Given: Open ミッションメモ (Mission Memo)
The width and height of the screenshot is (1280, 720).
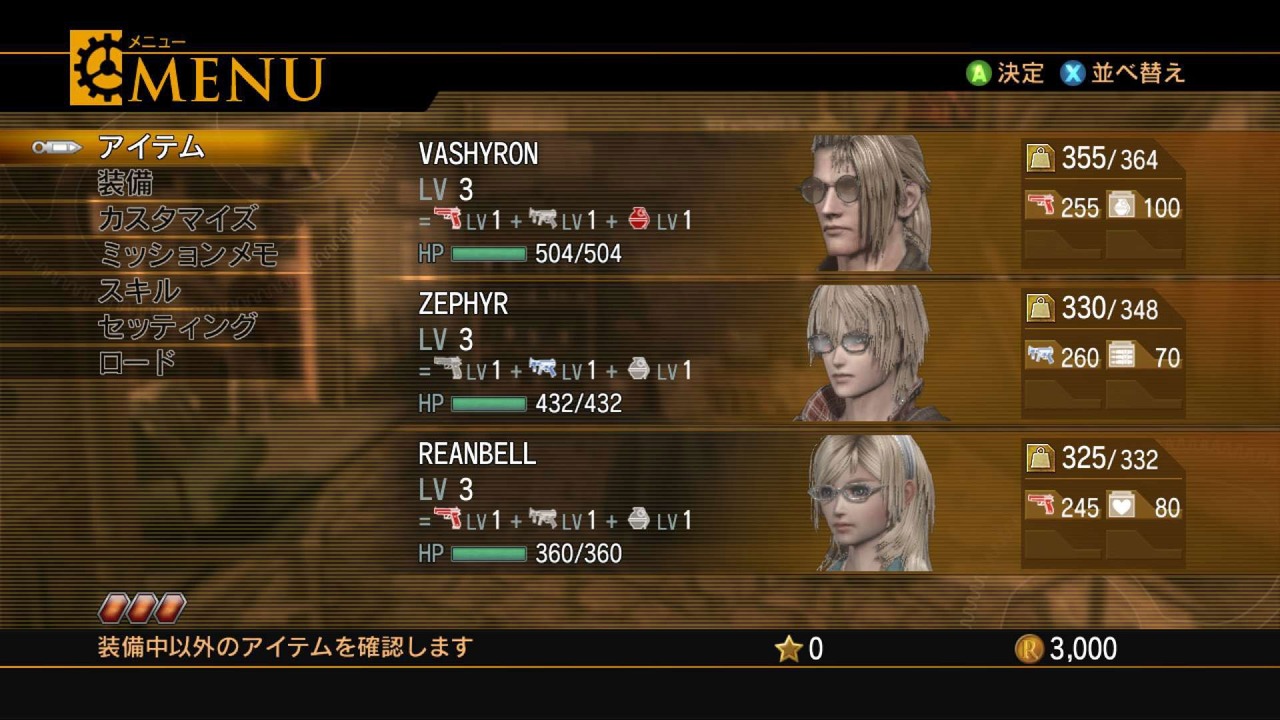Looking at the screenshot, I should 188,254.
